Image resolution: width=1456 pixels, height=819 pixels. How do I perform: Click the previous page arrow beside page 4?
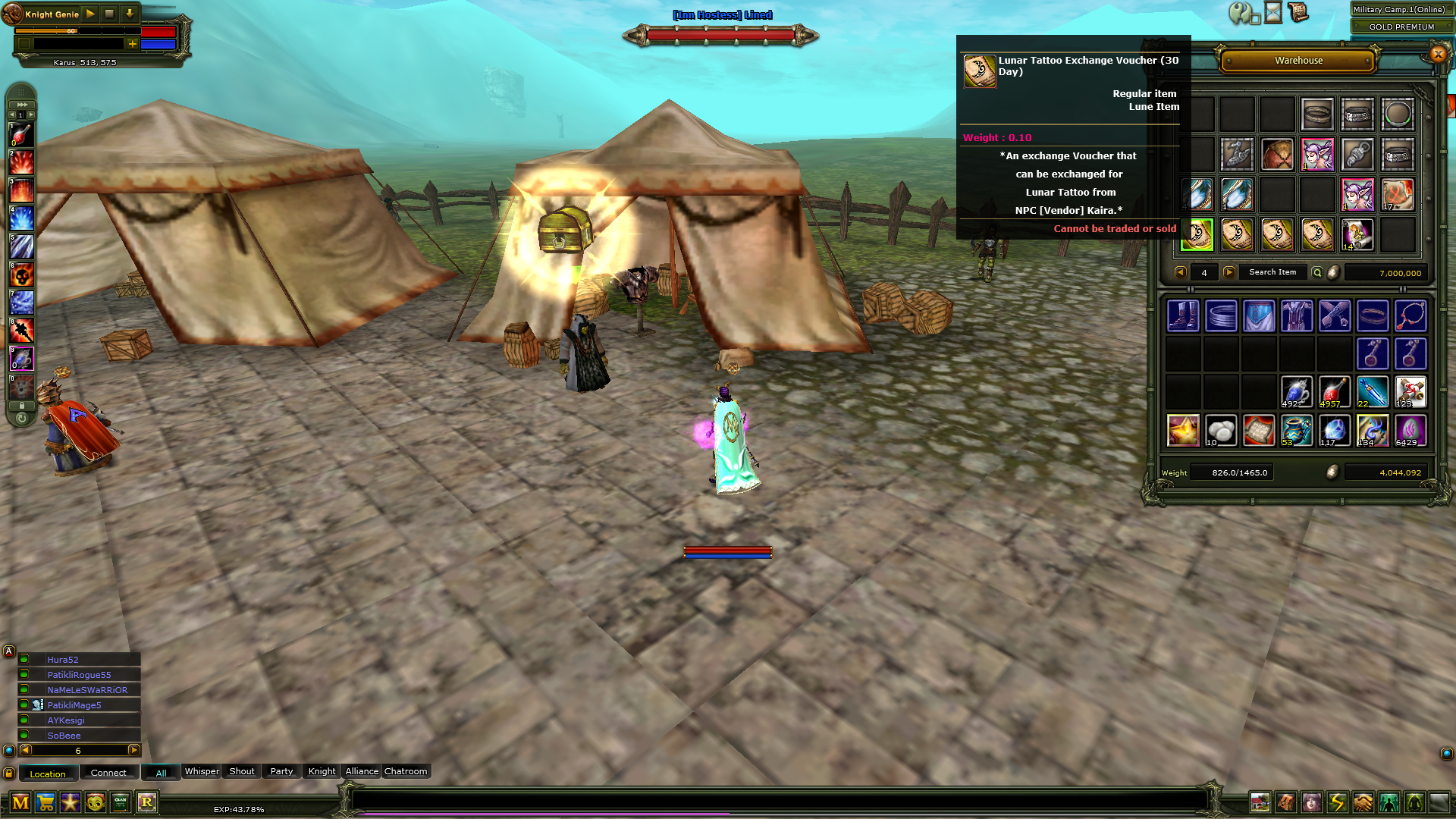click(1180, 272)
